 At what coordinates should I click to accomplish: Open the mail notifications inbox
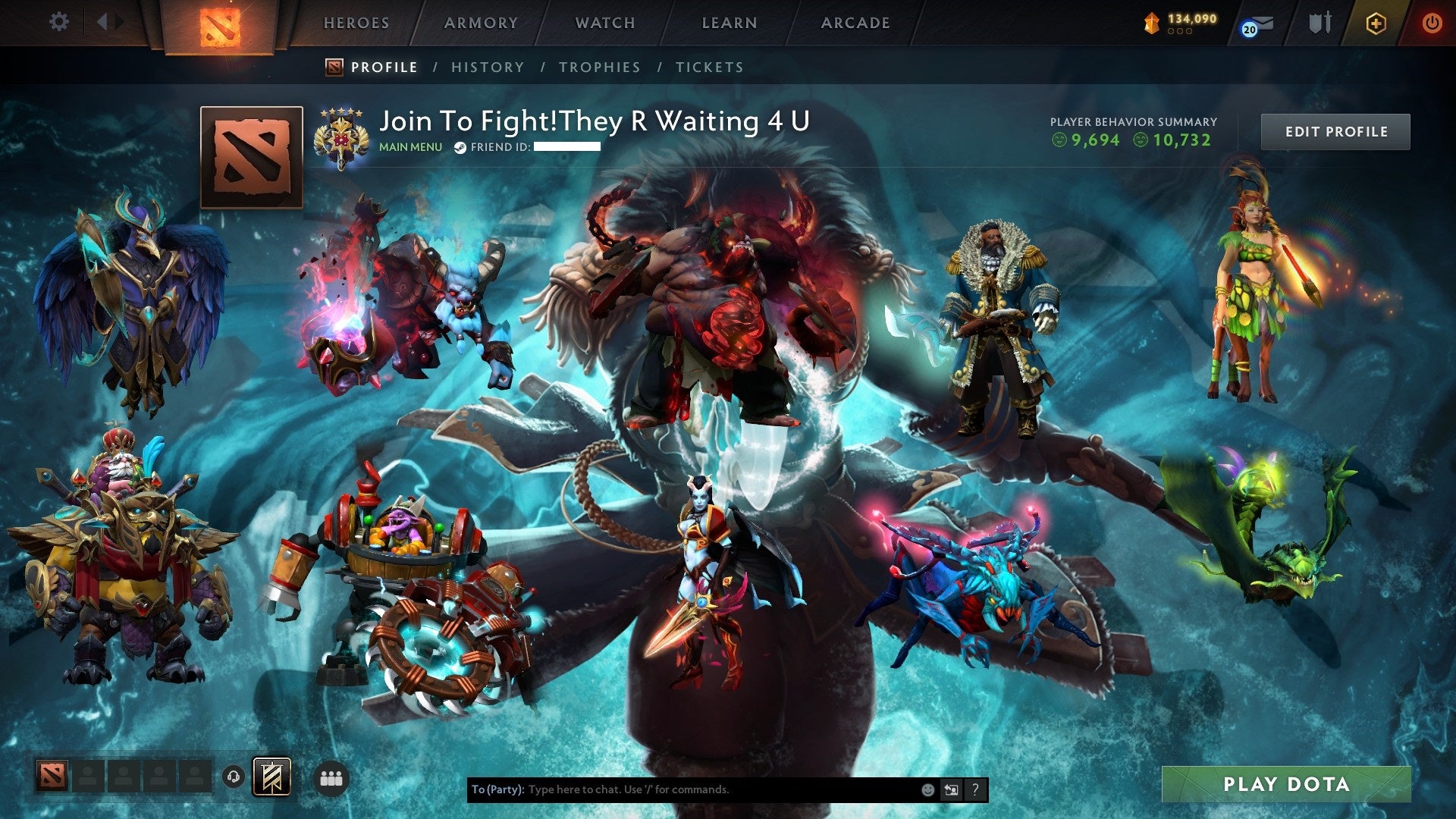tap(1263, 23)
